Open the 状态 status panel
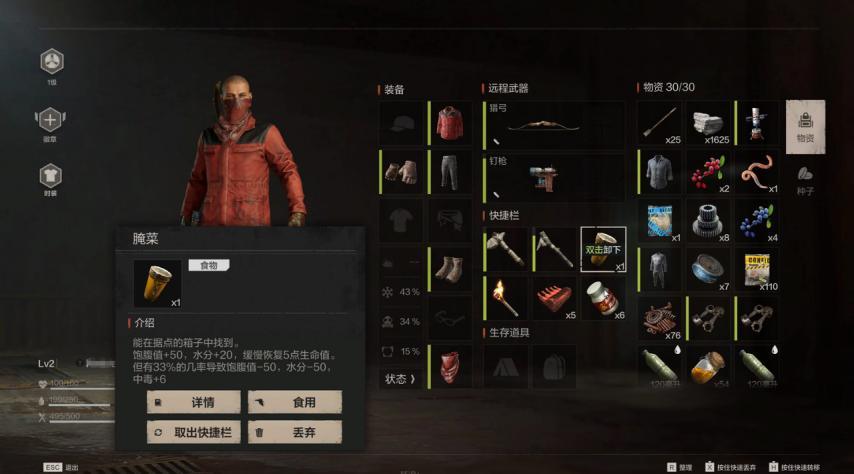The image size is (854, 474). pyautogui.click(x=399, y=379)
